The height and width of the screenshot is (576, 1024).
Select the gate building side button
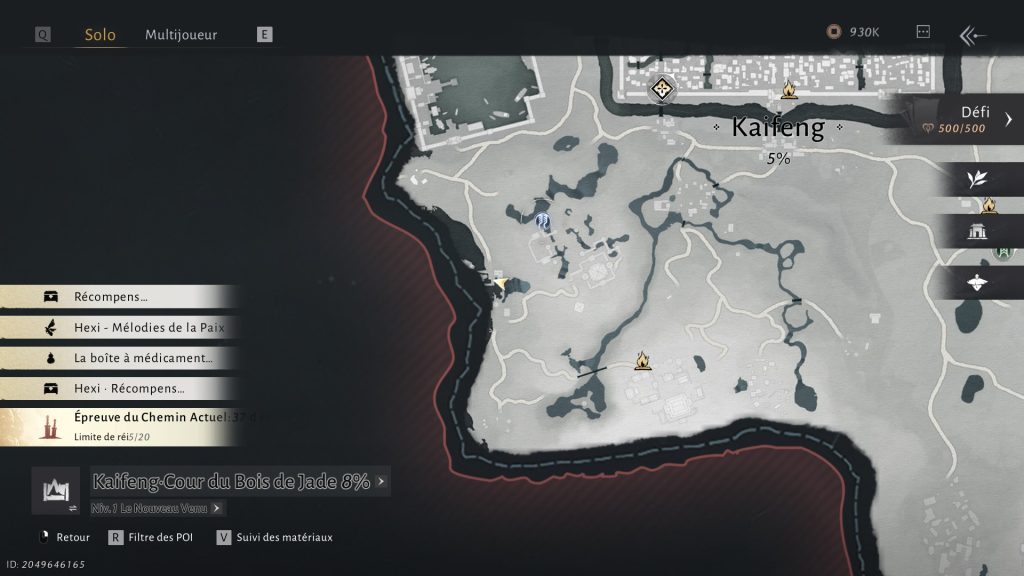coord(977,232)
